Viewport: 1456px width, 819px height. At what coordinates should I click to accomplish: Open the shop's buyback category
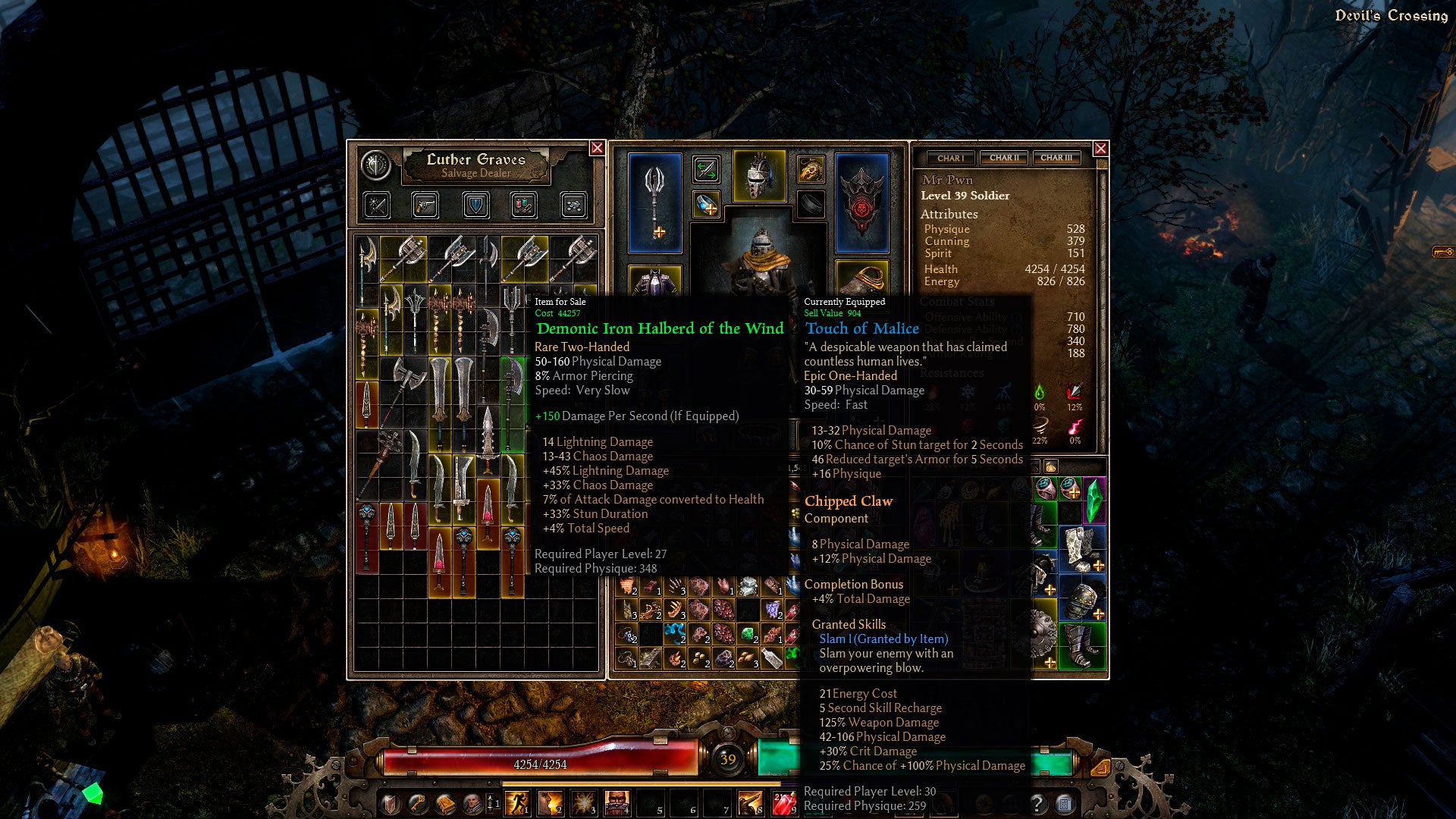tap(573, 205)
